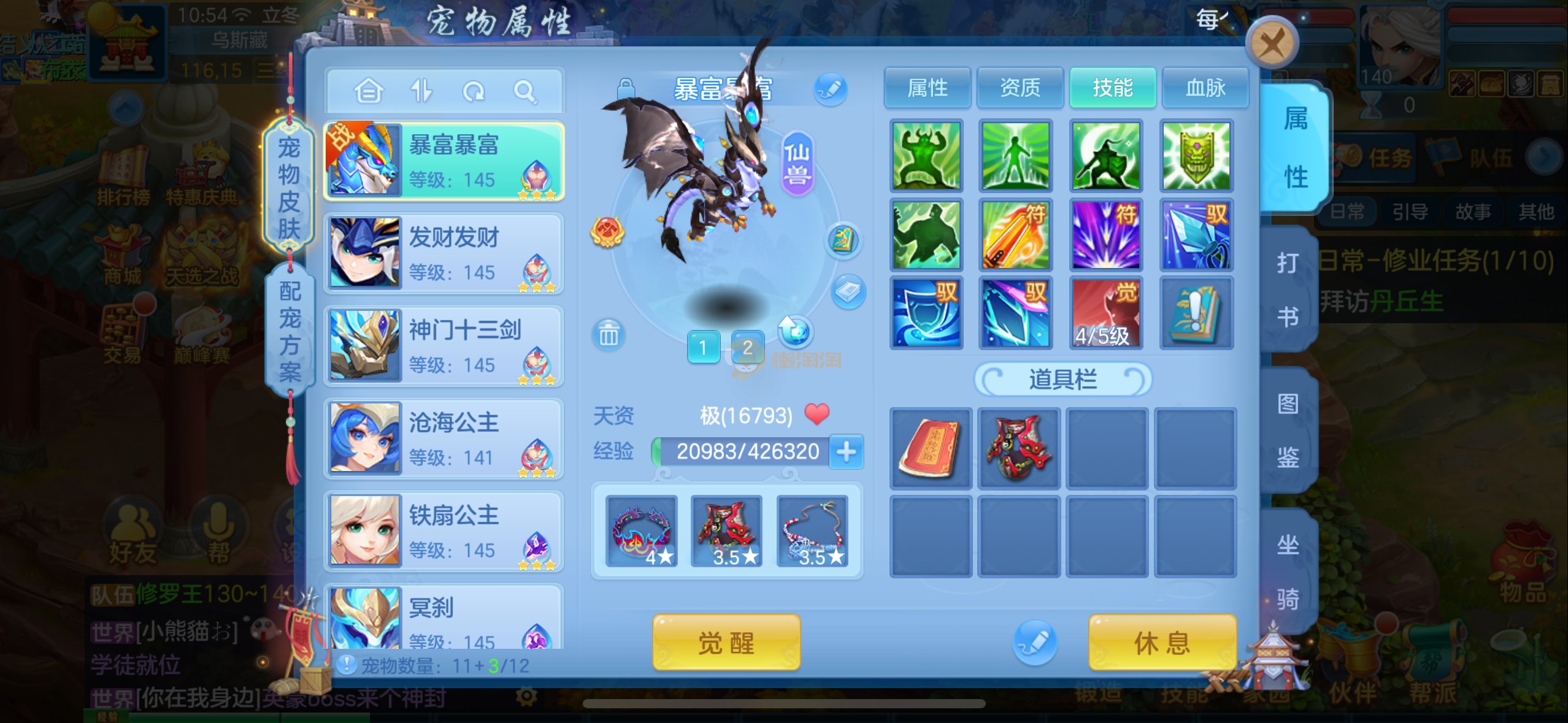
Task: Click the 休息 rest button
Action: pos(1161,643)
